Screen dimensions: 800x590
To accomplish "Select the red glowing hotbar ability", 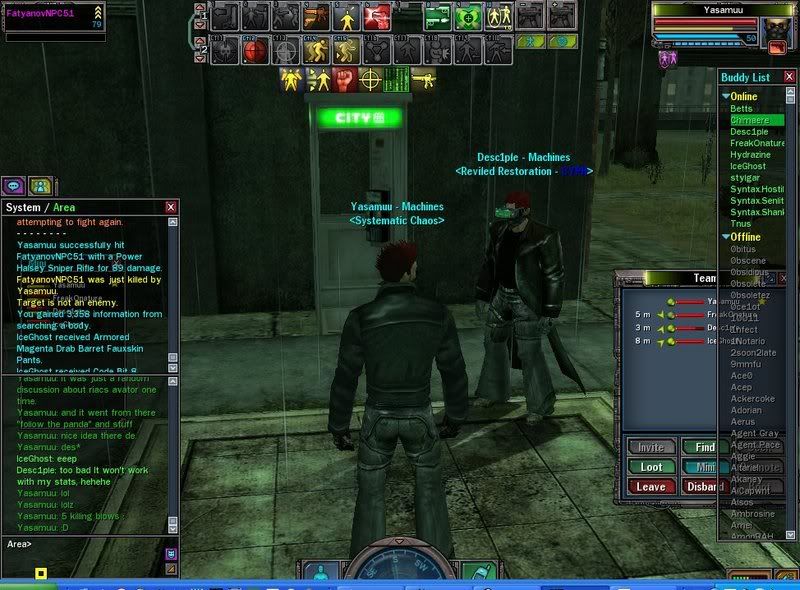I will pyautogui.click(x=376, y=16).
